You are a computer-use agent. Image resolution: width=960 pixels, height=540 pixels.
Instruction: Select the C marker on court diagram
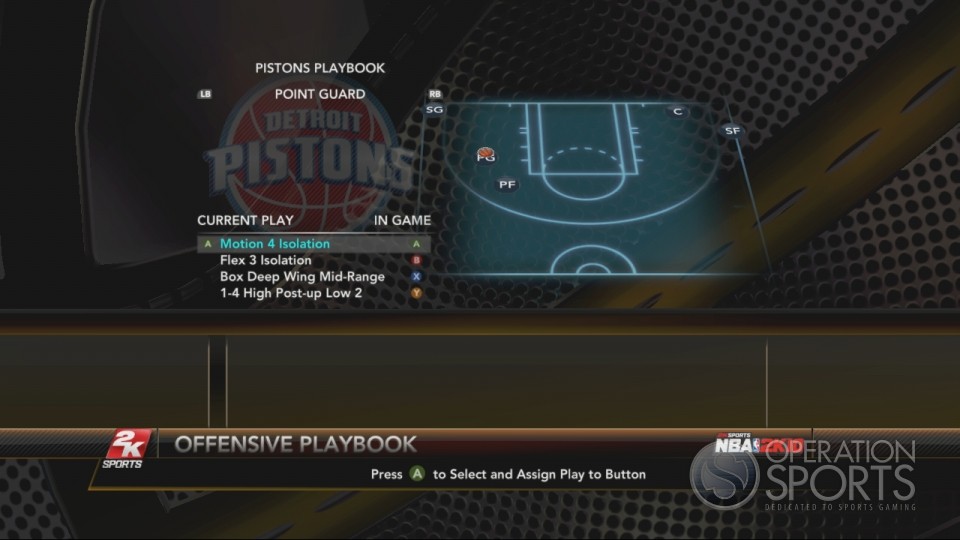pos(677,111)
